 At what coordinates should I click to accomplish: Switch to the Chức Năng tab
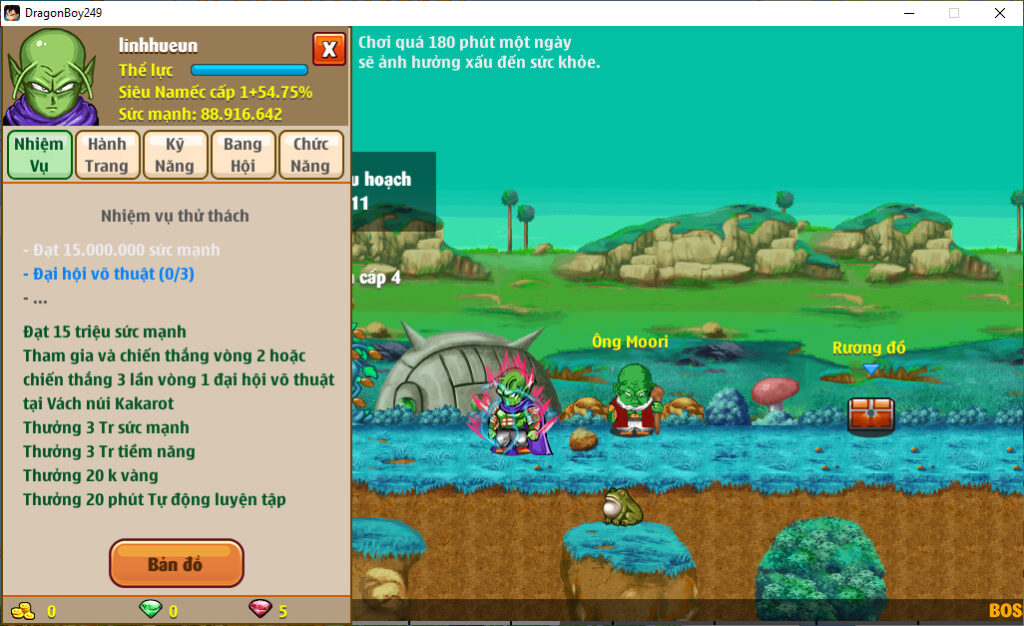[x=311, y=155]
